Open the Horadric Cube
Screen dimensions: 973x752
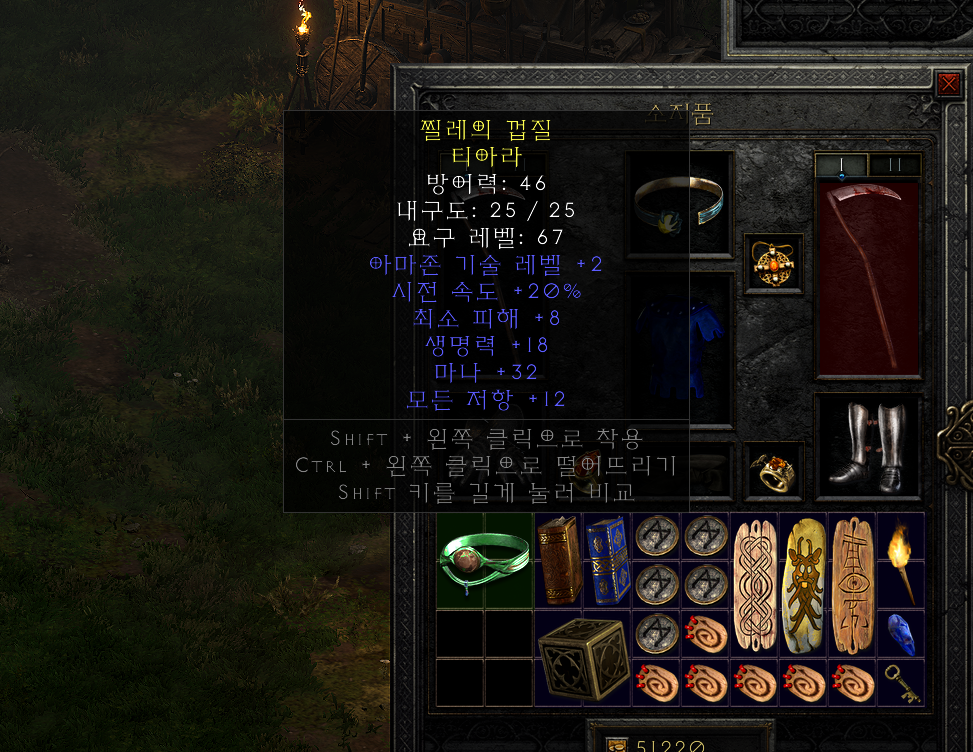[582, 657]
